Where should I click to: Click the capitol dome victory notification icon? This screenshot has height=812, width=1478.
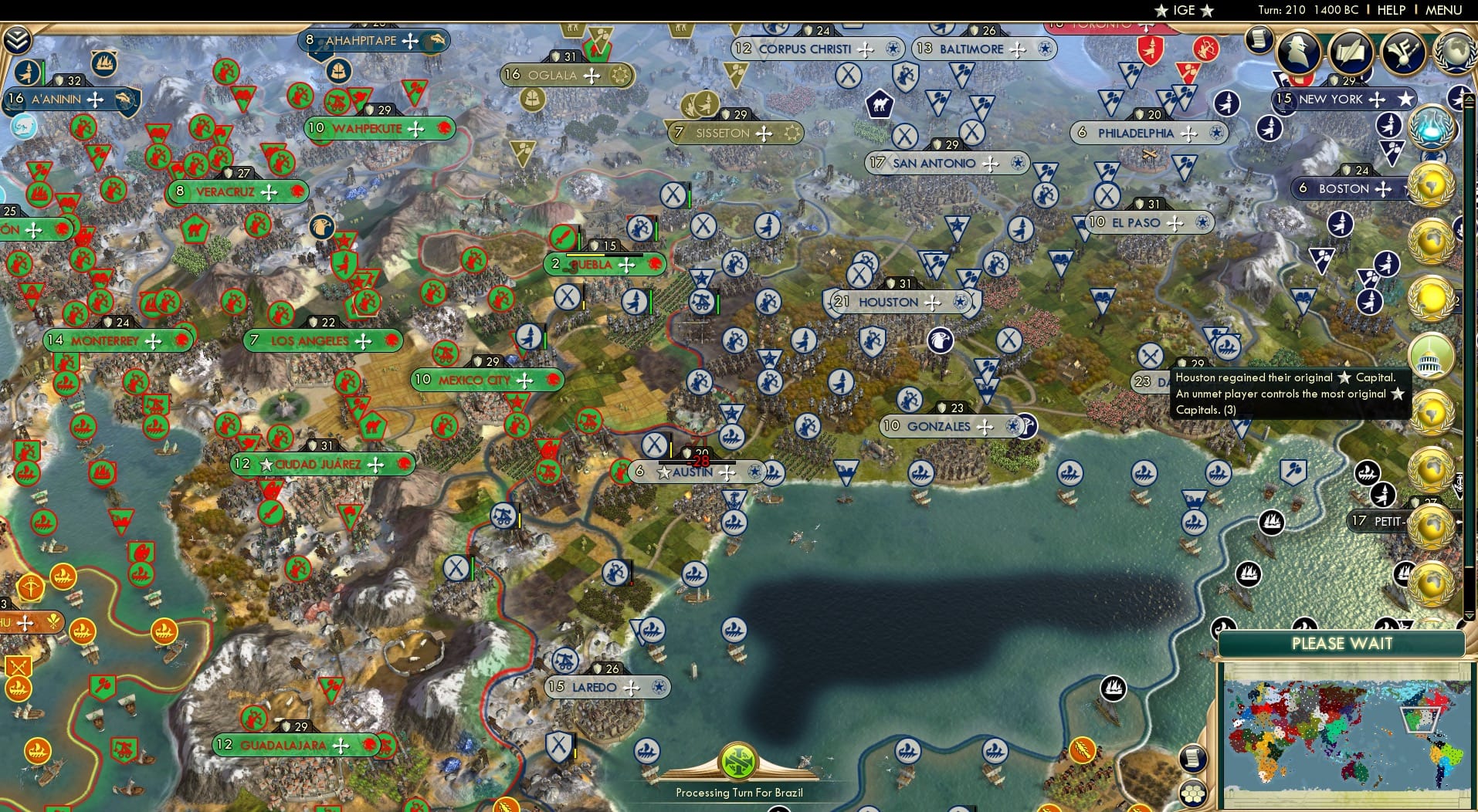1433,357
